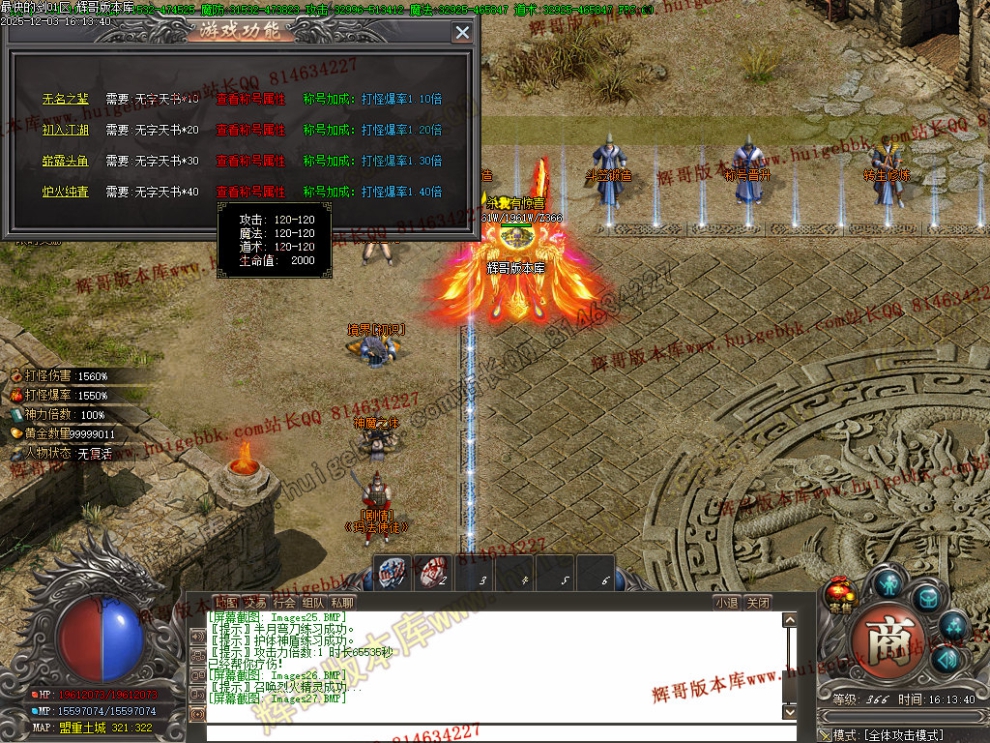Viewport: 990px width, 743px height.
Task: Use the item in hotbar slot 2
Action: 432,573
